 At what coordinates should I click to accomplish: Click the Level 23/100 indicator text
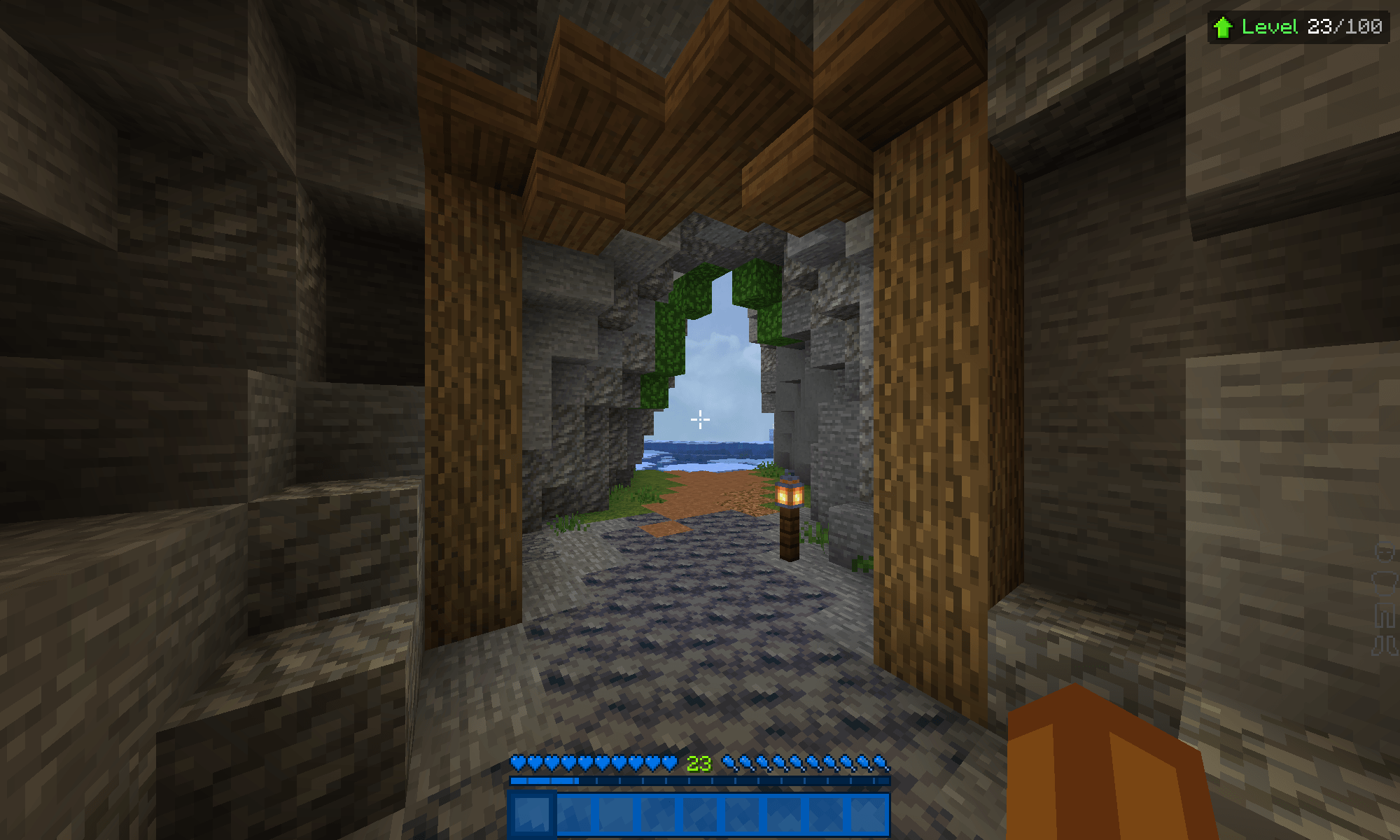point(1312,27)
